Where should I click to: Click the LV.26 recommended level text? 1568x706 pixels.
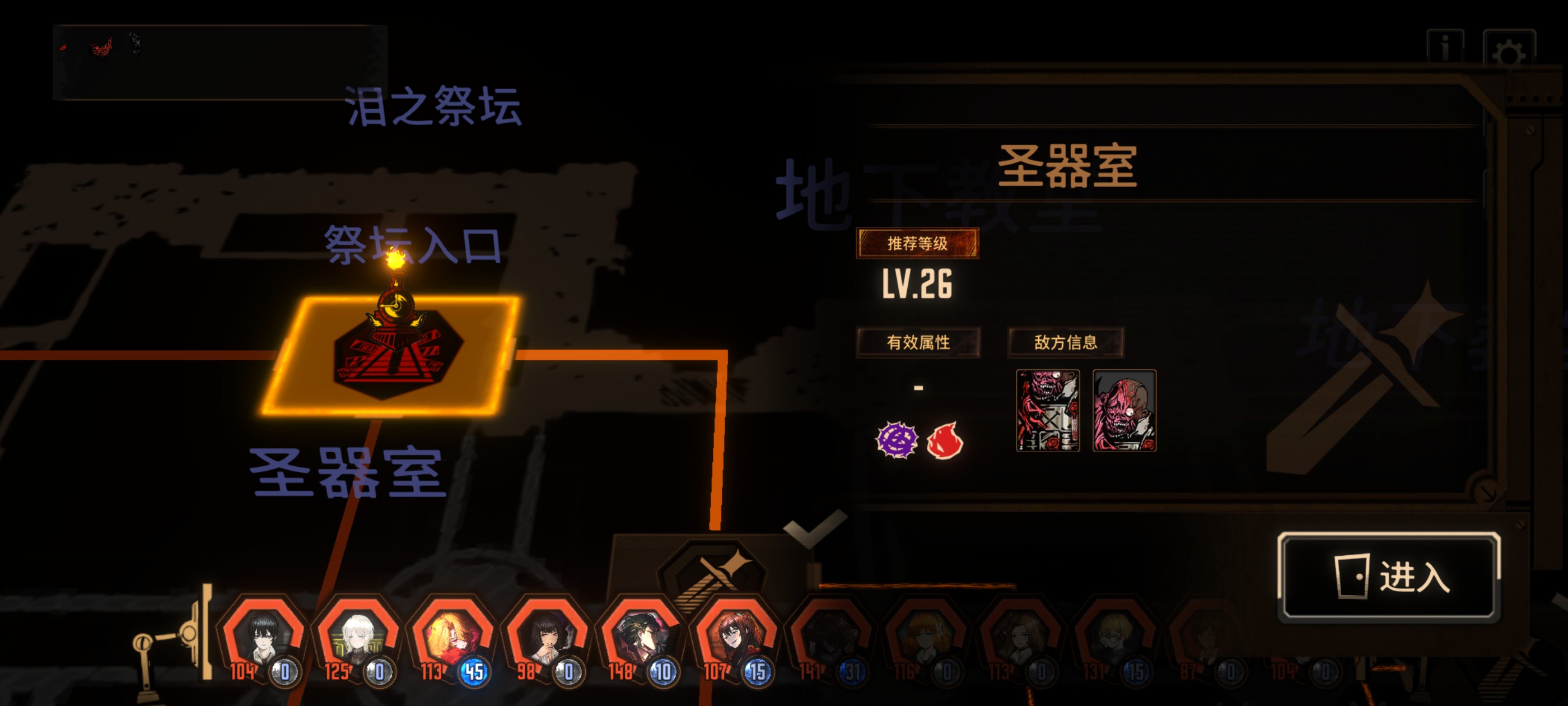[919, 286]
